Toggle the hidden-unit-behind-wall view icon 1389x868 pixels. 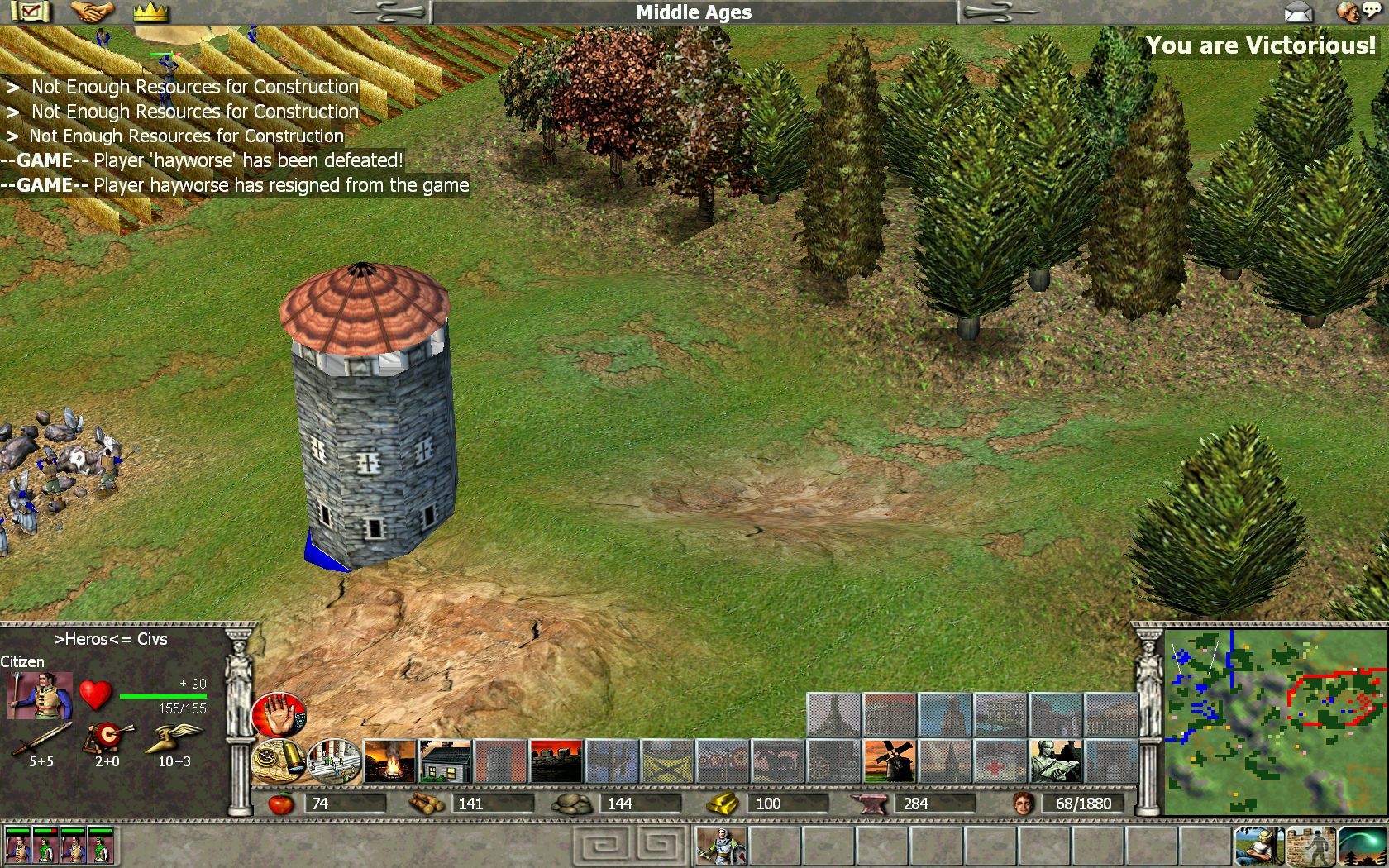(1310, 847)
